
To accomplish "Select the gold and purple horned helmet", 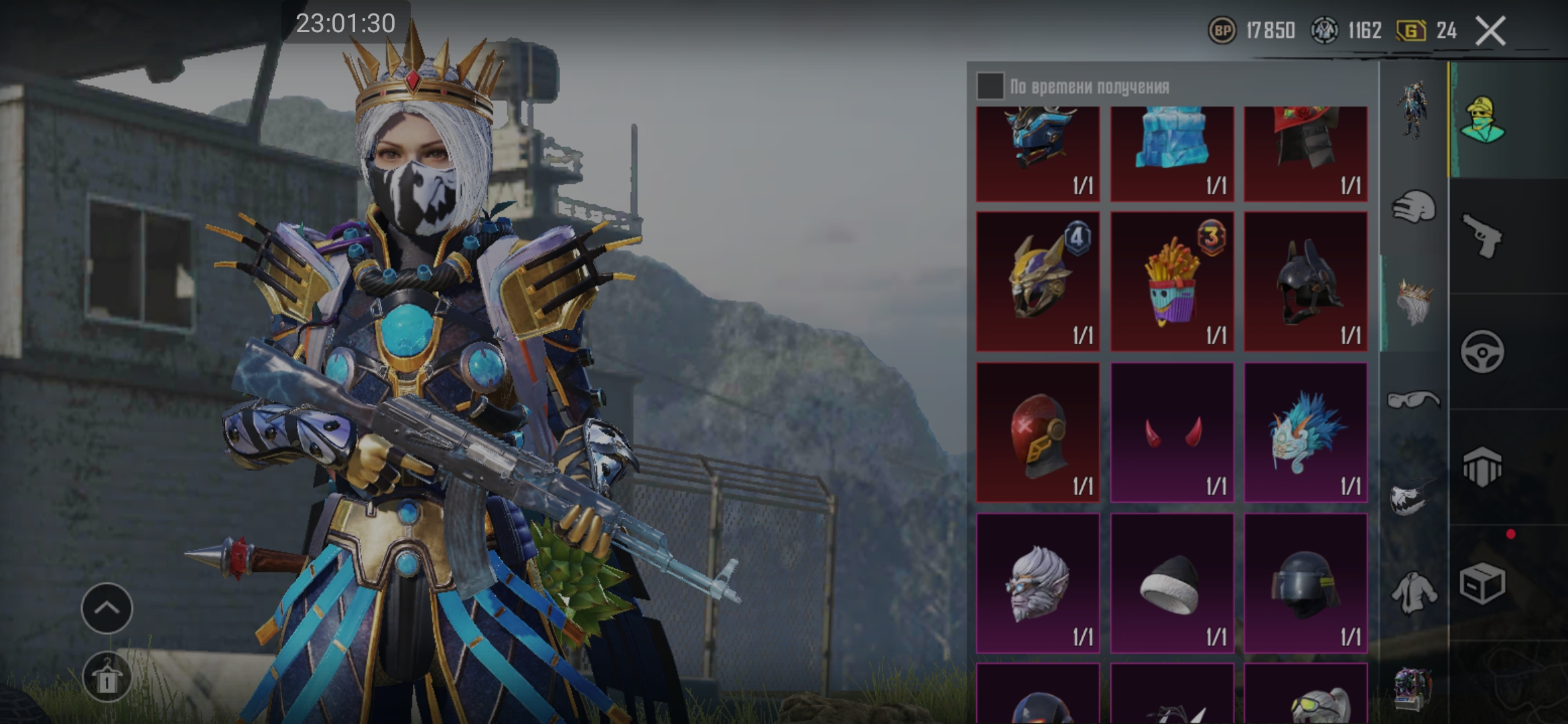I will [x=1037, y=282].
